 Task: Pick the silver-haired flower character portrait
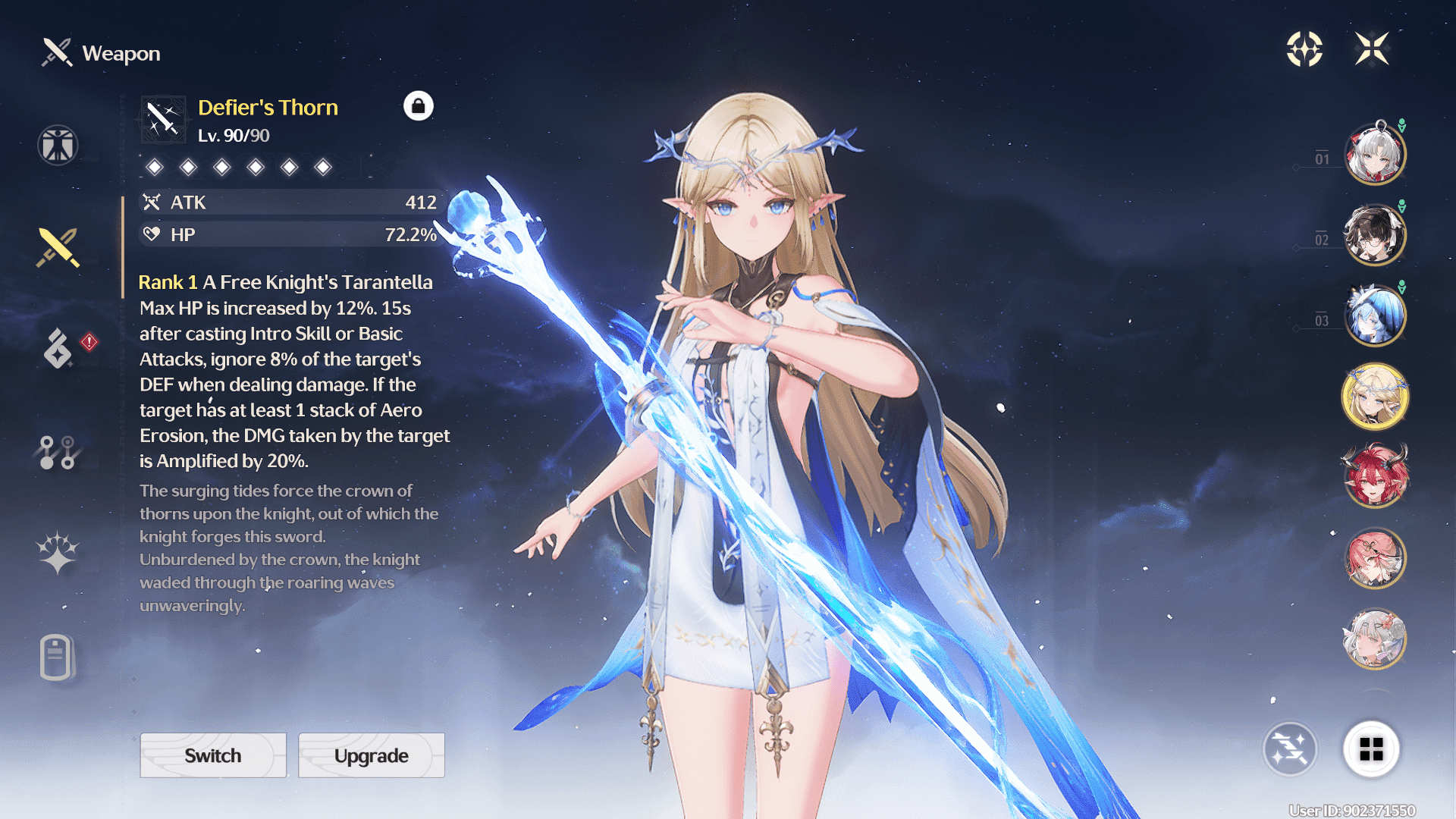1375,639
